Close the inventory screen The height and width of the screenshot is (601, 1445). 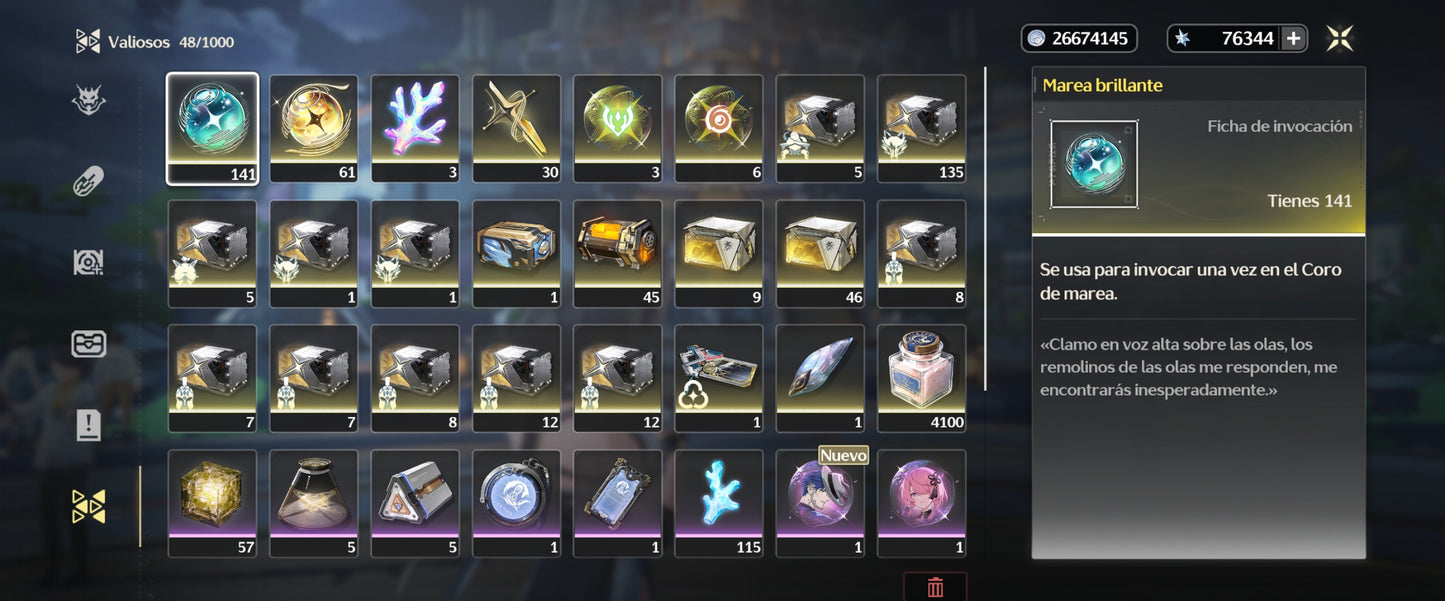(x=1340, y=39)
